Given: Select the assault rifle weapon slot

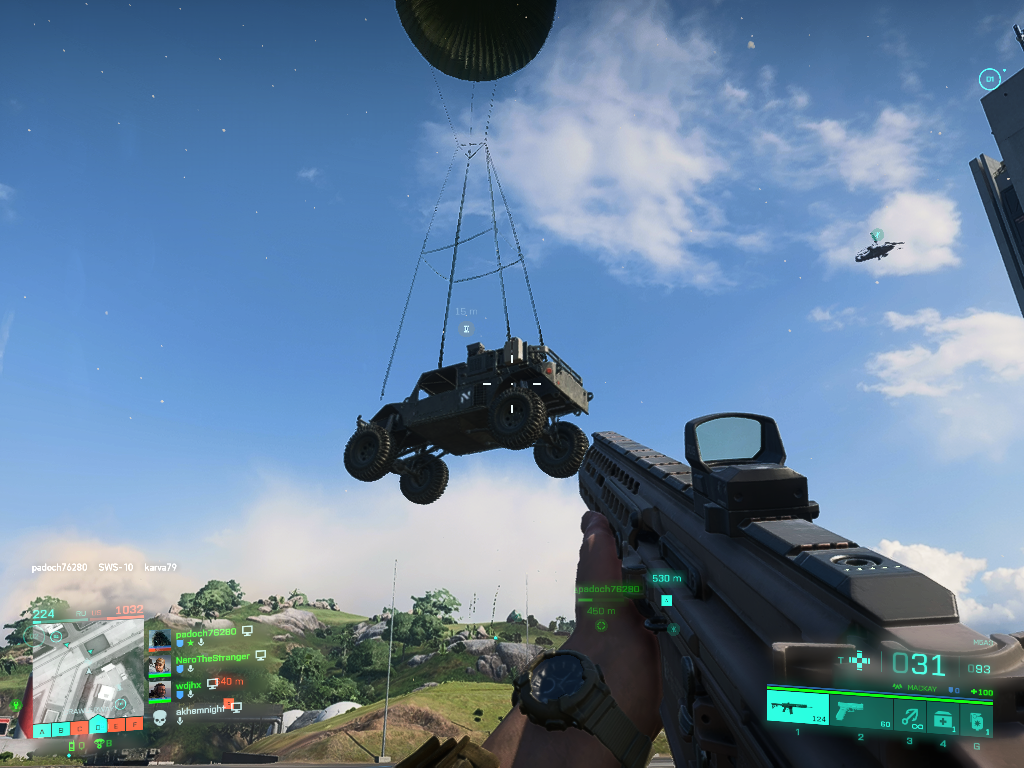Looking at the screenshot, I should 798,708.
